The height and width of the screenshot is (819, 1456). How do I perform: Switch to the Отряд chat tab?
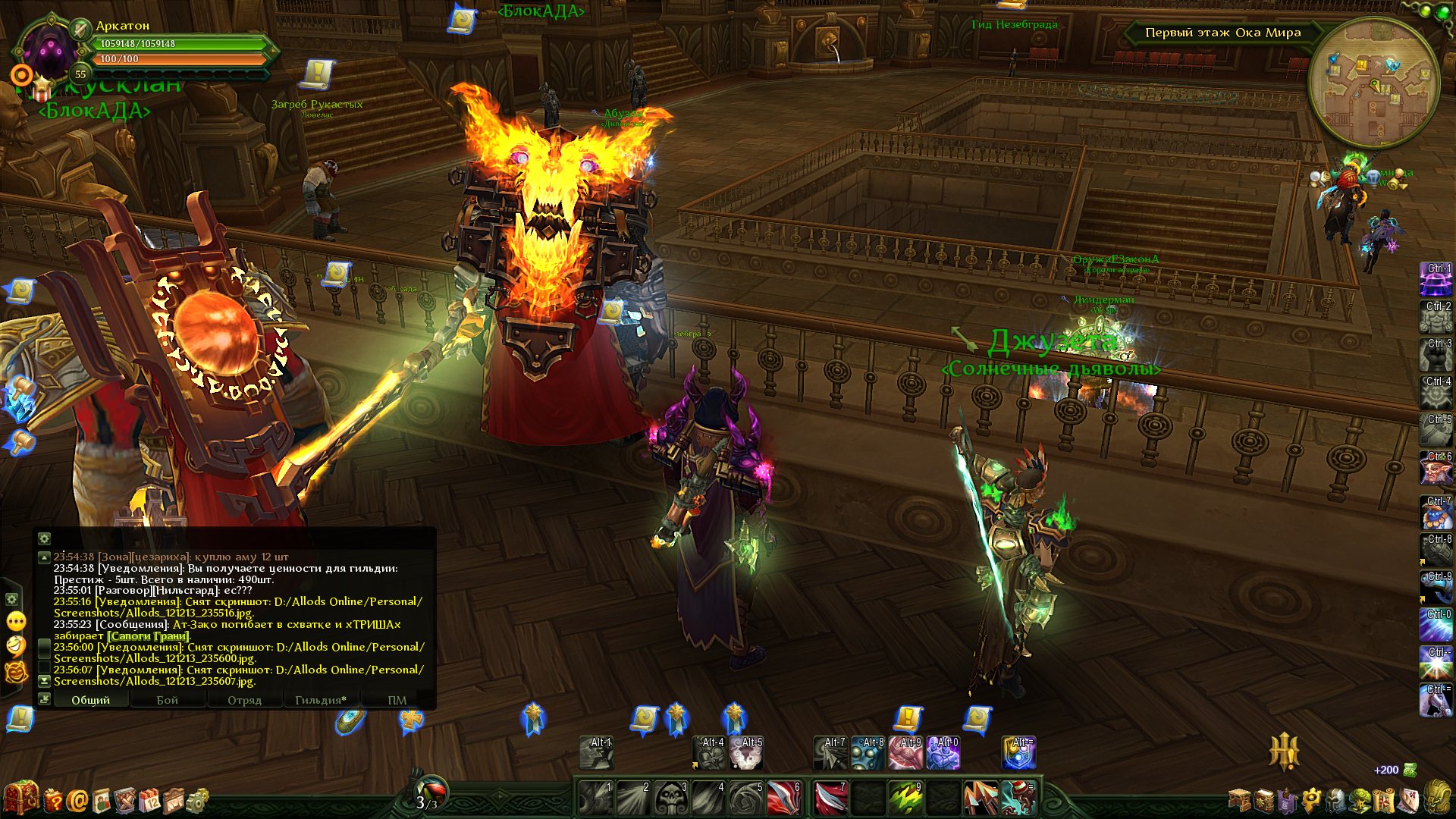[x=244, y=700]
